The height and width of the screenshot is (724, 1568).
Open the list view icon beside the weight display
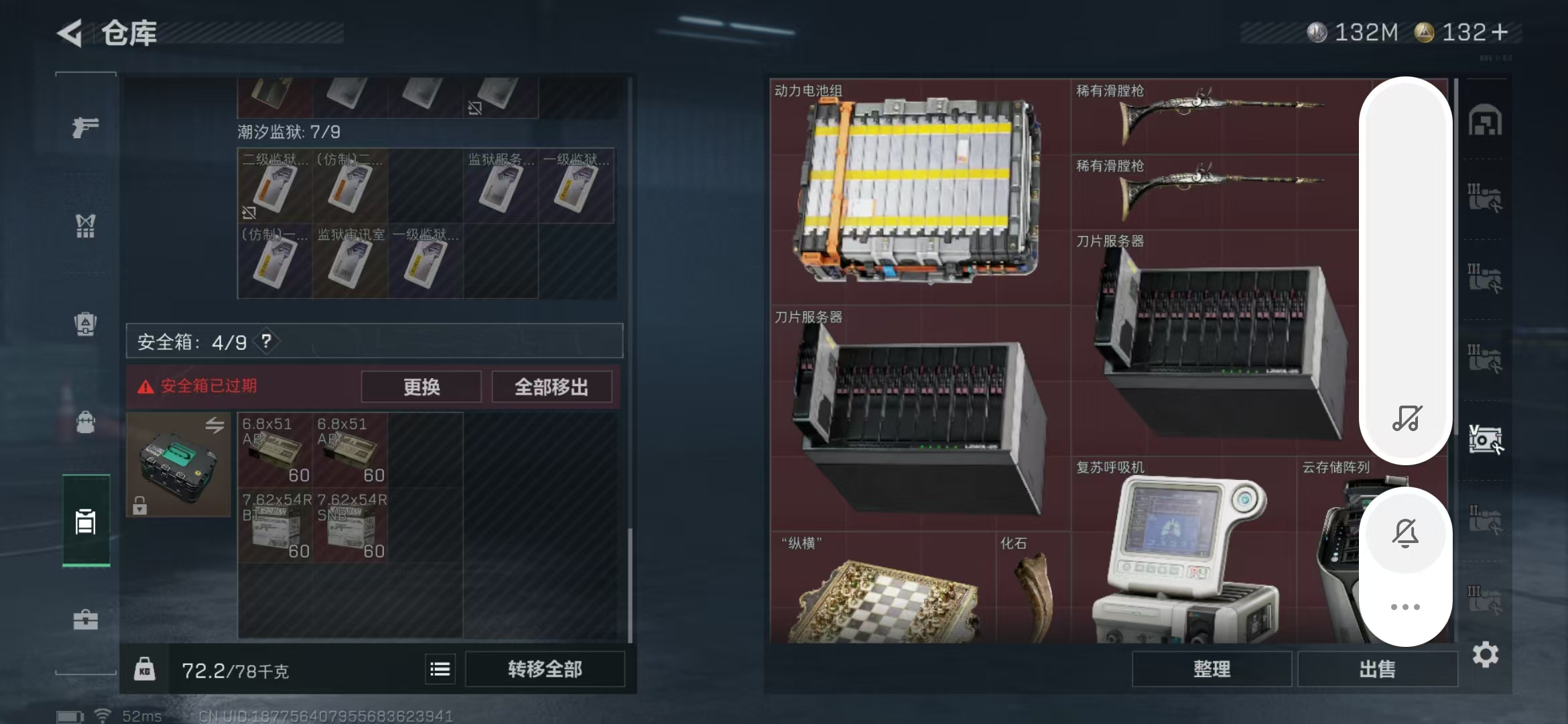440,668
